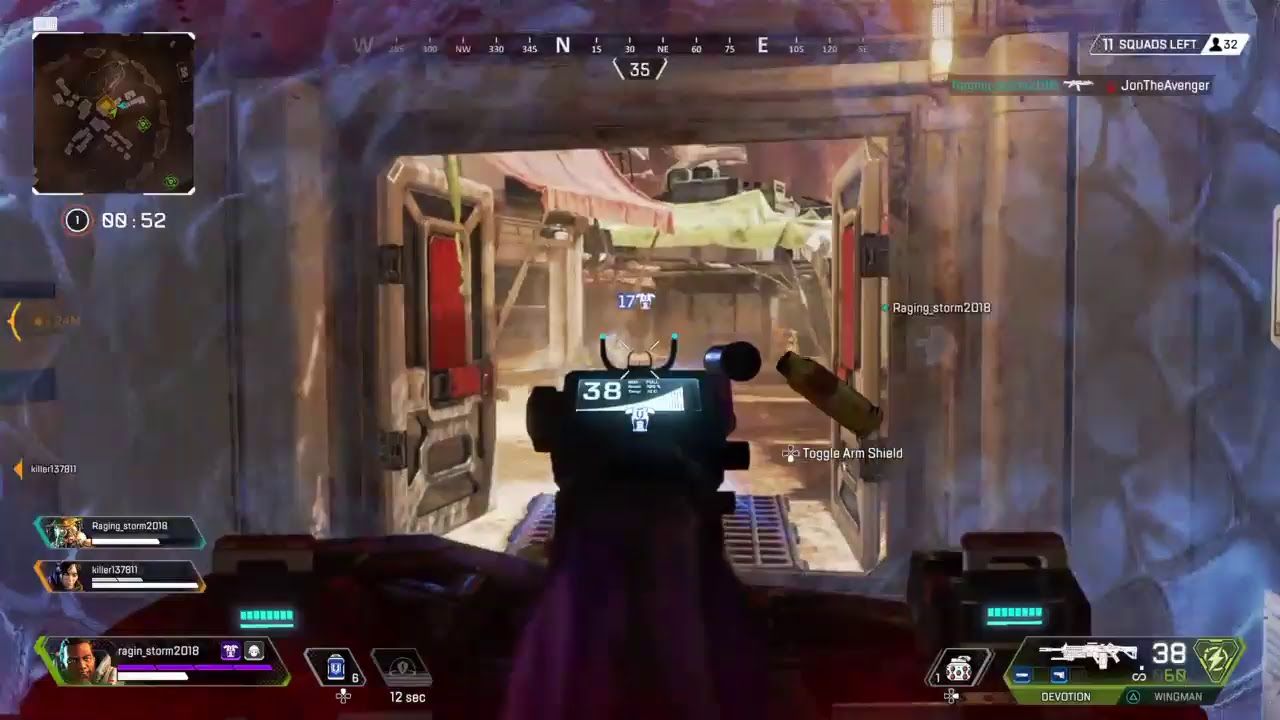Switch to the WINGMAN weapon slot

coord(1178,696)
